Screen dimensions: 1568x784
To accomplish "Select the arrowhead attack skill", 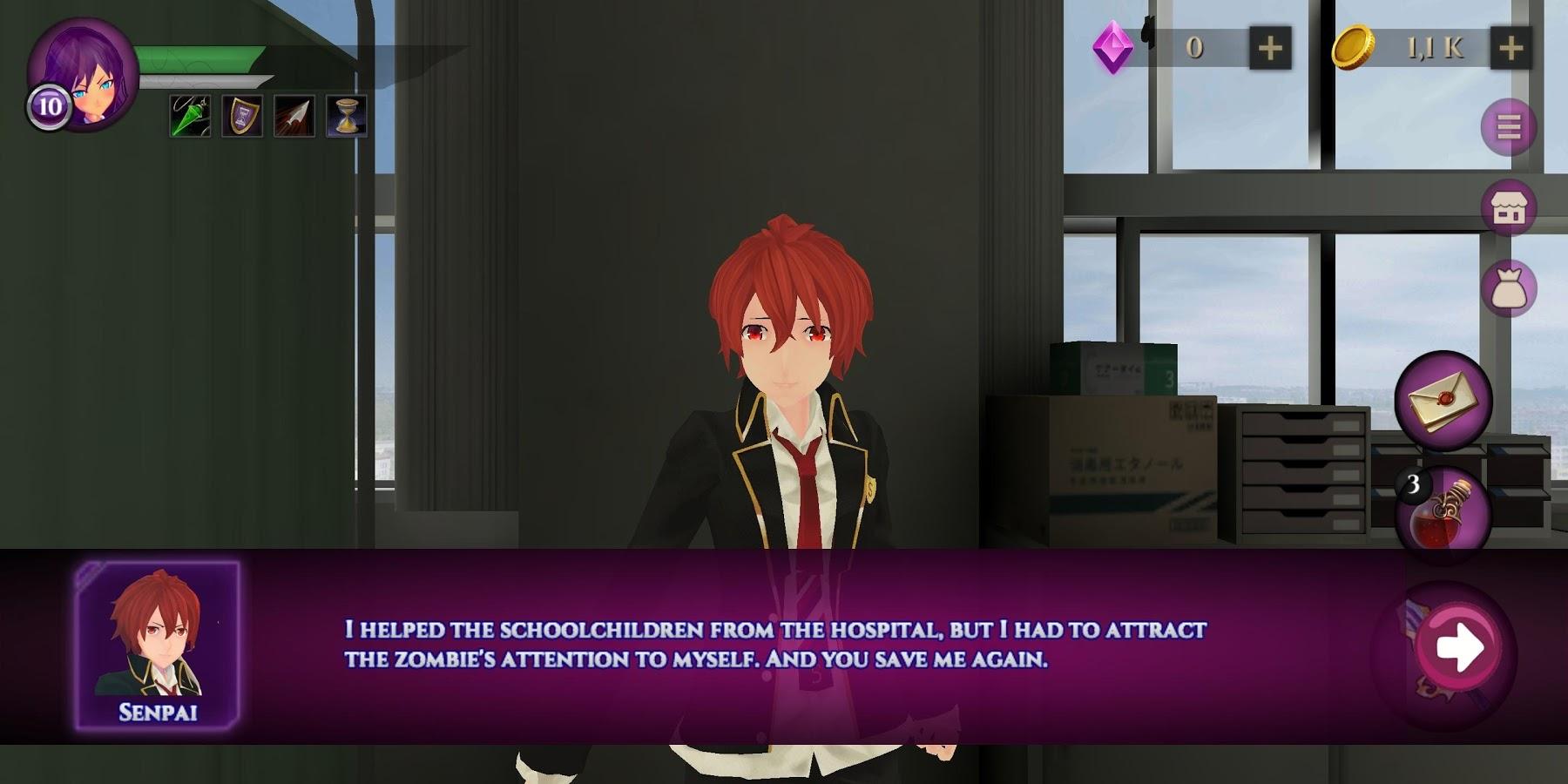I will coord(296,116).
